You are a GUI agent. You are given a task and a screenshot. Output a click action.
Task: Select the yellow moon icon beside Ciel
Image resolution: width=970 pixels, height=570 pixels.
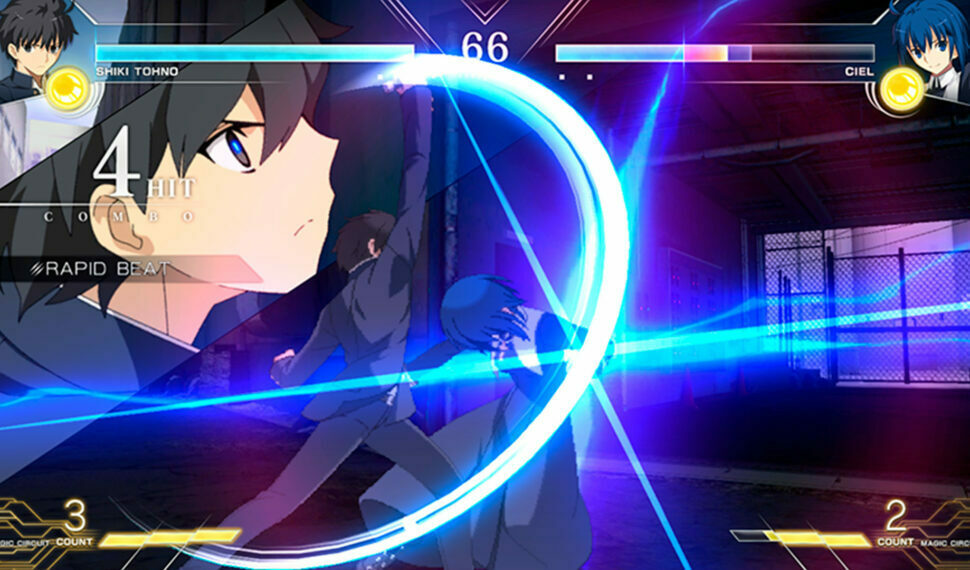tap(899, 90)
